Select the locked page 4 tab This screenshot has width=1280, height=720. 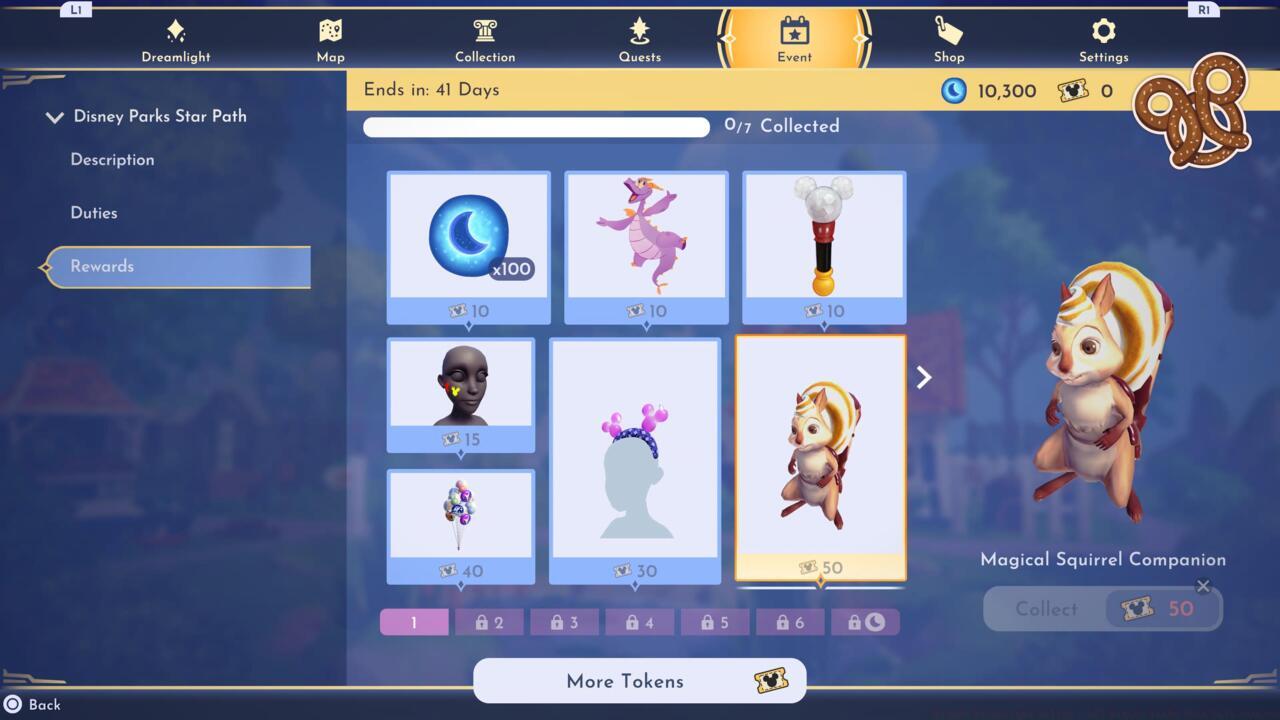[x=639, y=622]
